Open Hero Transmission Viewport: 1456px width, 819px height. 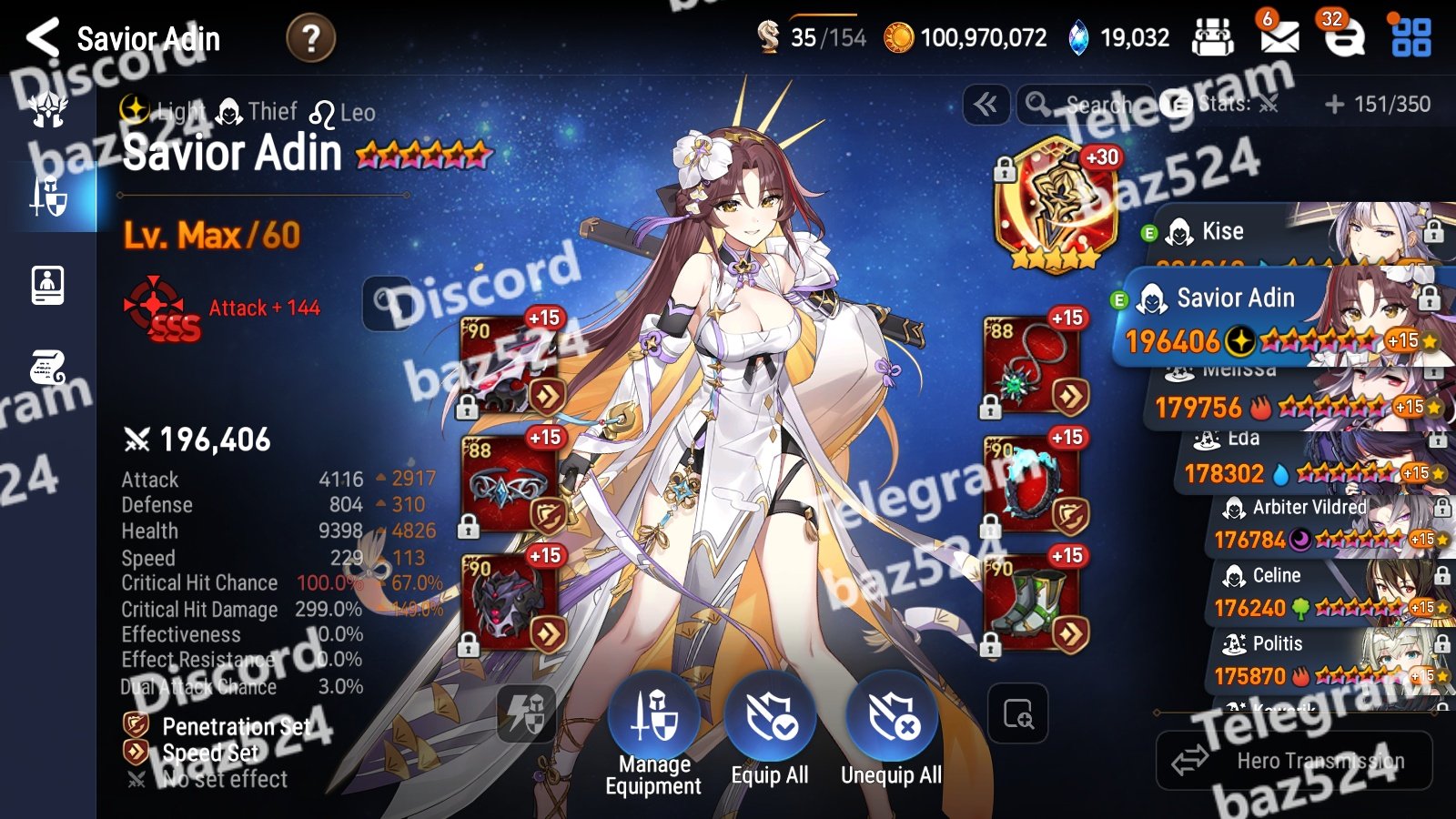[x=1294, y=761]
